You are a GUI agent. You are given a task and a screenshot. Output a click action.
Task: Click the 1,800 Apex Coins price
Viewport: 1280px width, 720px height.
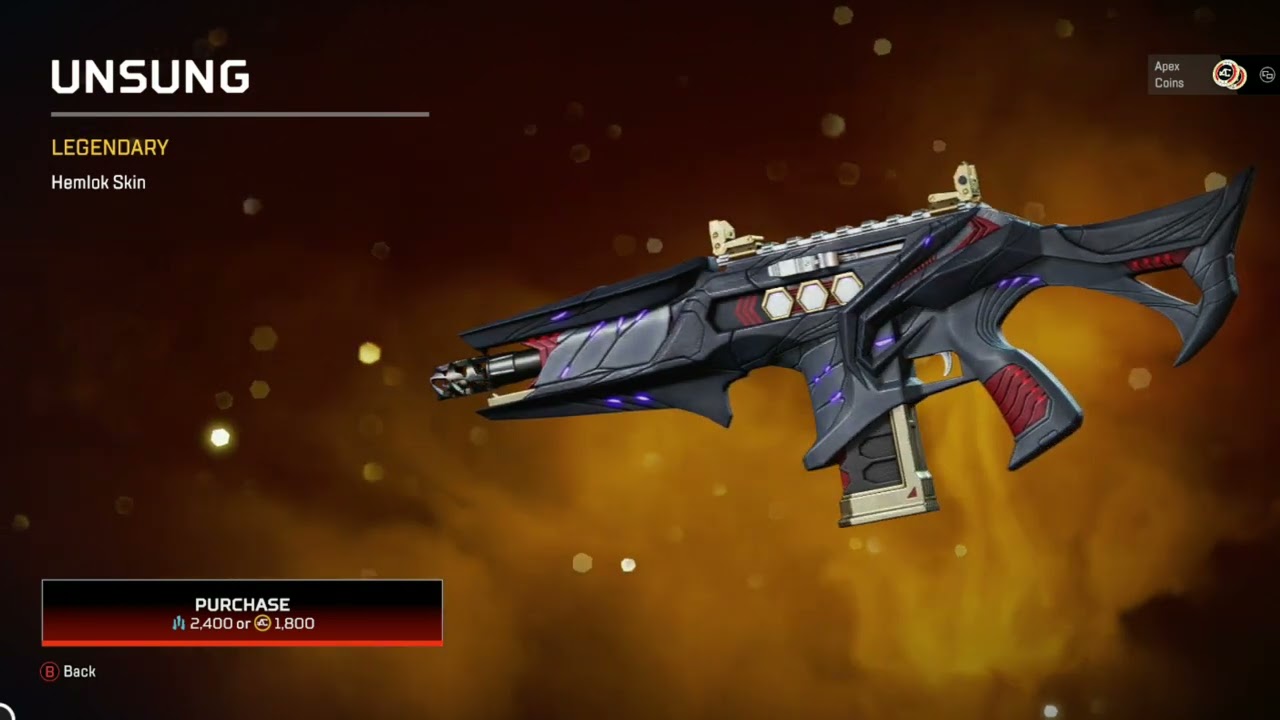[x=295, y=624]
